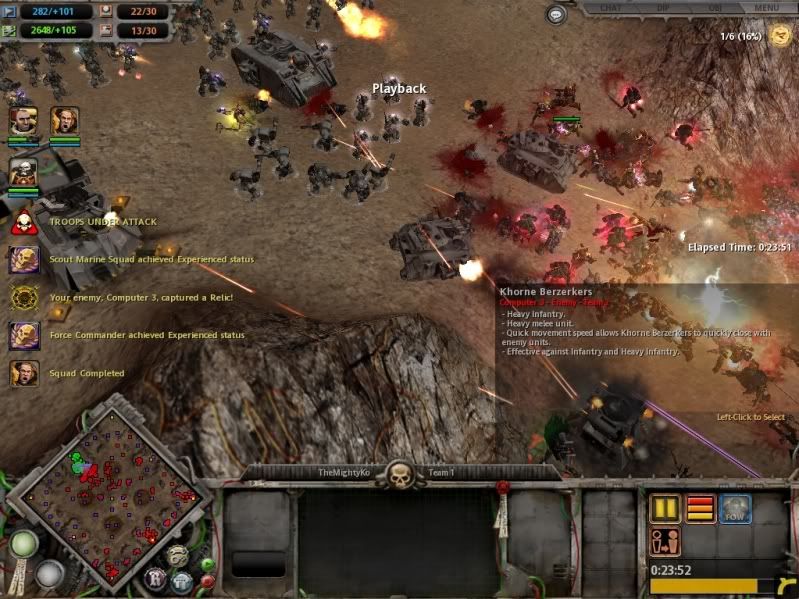
Task: Click the large green orb beside minimap
Action: [x=24, y=544]
